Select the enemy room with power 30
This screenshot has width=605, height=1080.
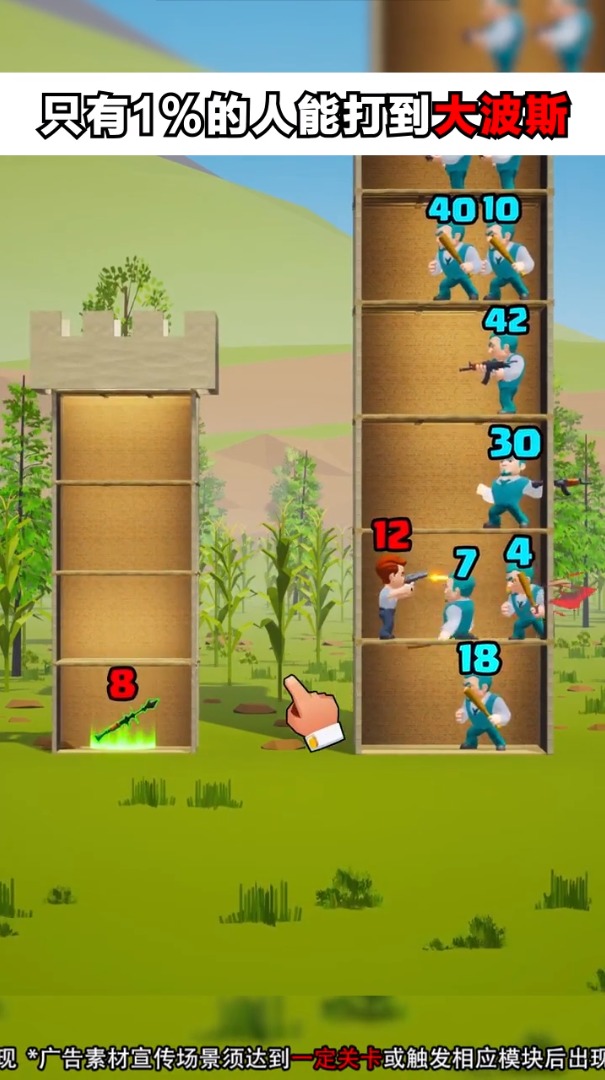coord(455,476)
